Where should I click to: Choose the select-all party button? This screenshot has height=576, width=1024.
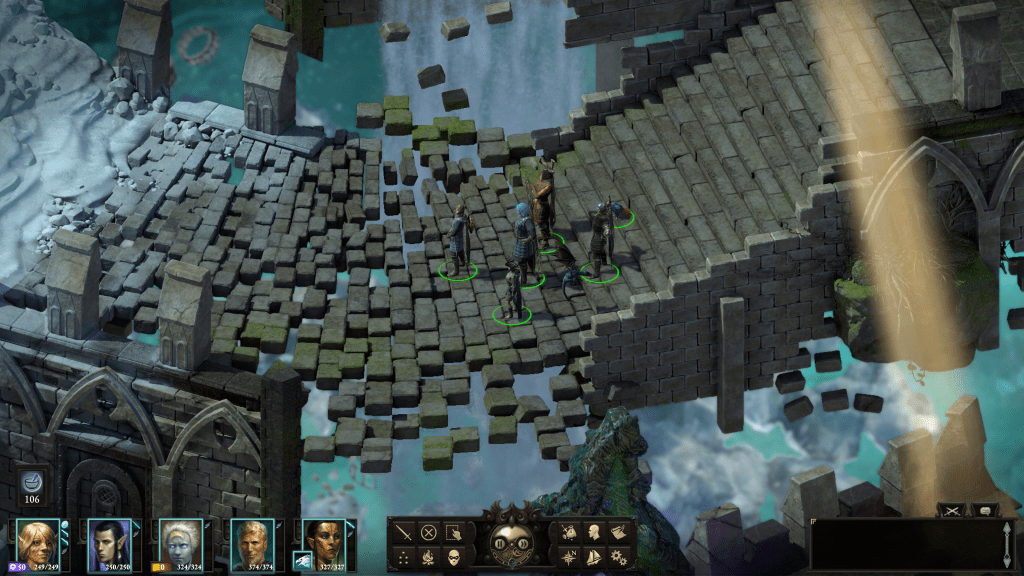[454, 532]
